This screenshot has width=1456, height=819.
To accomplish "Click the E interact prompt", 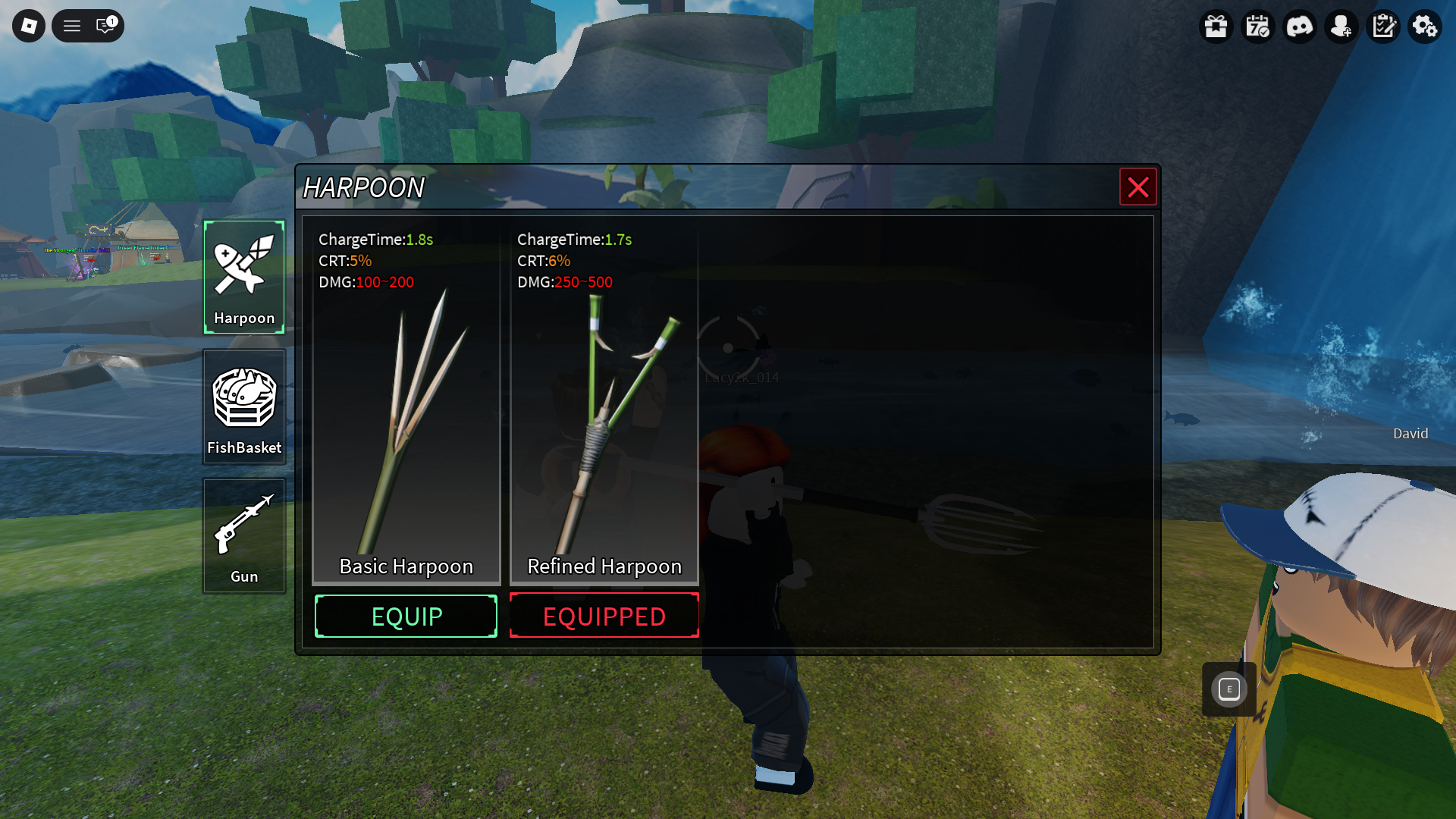I will [1229, 689].
